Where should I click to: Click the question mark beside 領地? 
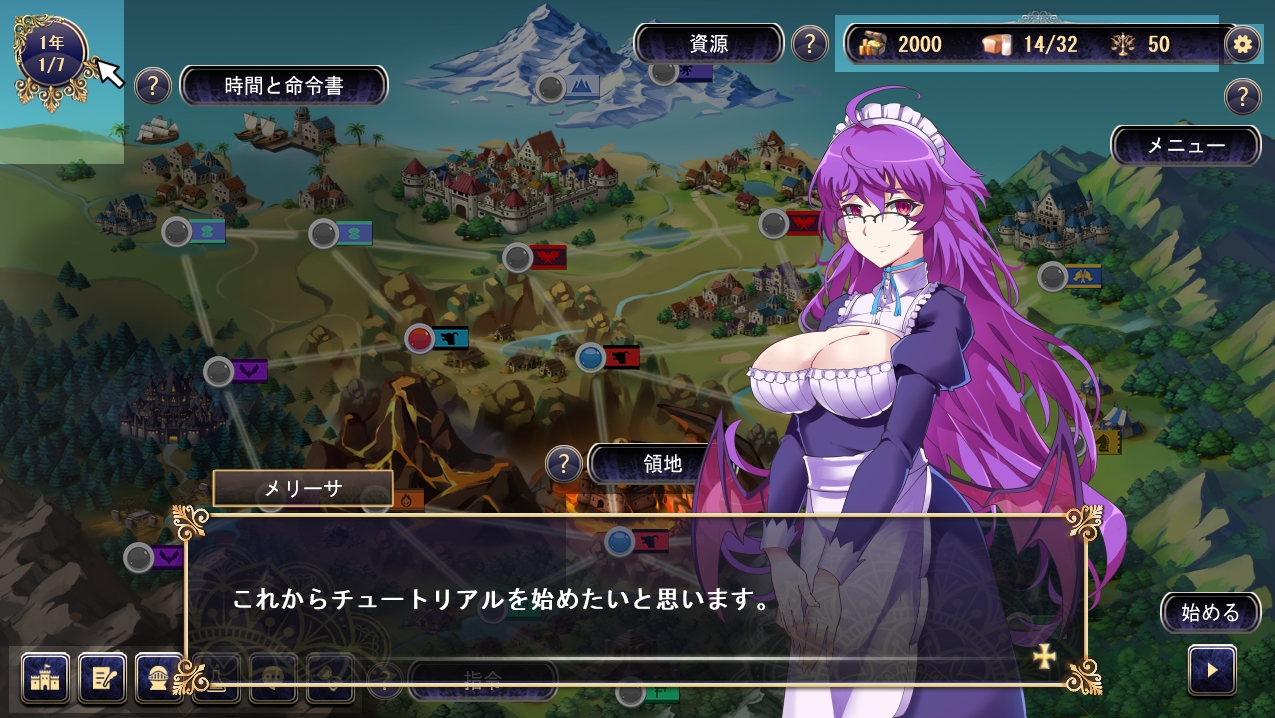coord(564,464)
